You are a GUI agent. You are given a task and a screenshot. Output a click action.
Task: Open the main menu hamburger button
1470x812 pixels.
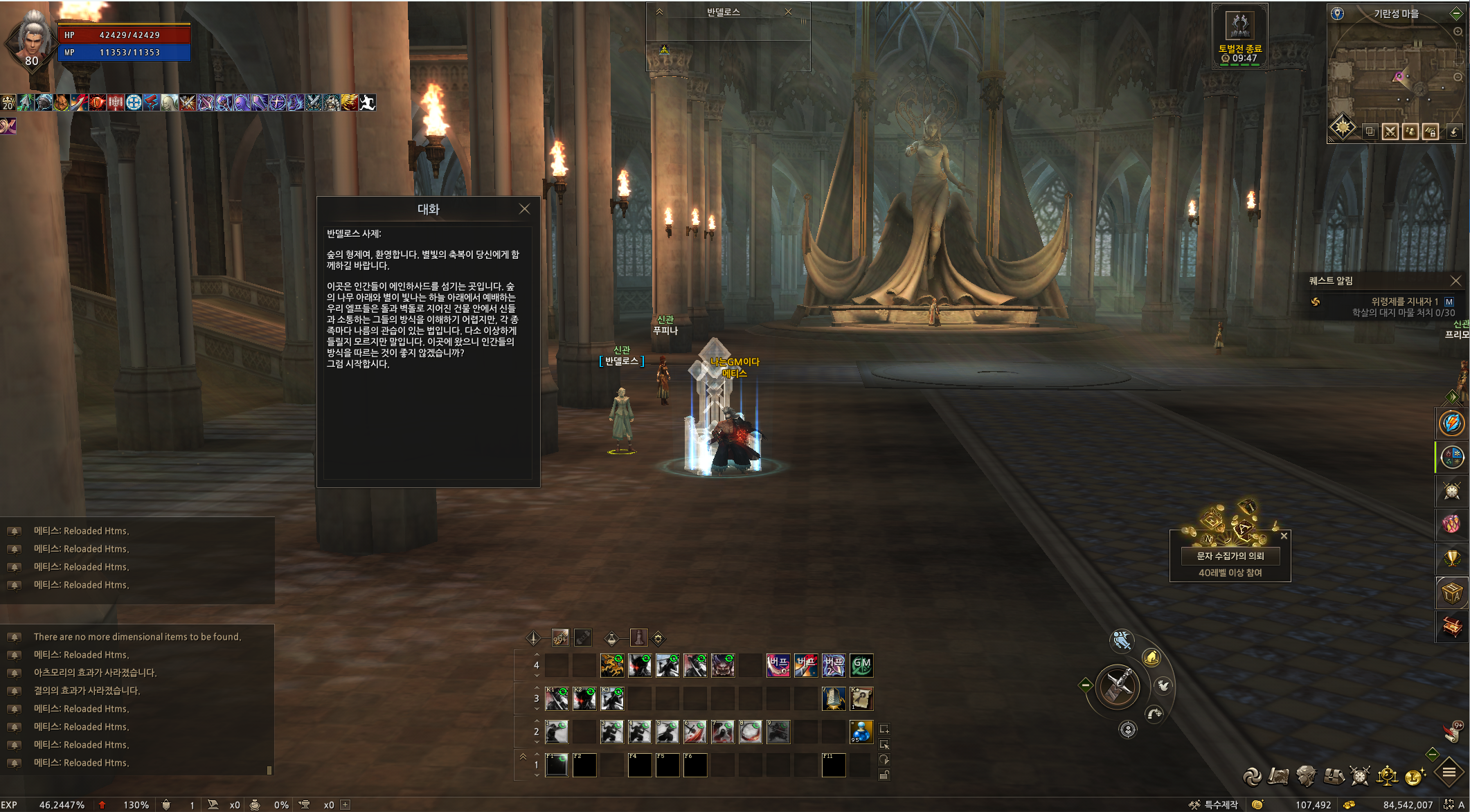[x=1449, y=773]
